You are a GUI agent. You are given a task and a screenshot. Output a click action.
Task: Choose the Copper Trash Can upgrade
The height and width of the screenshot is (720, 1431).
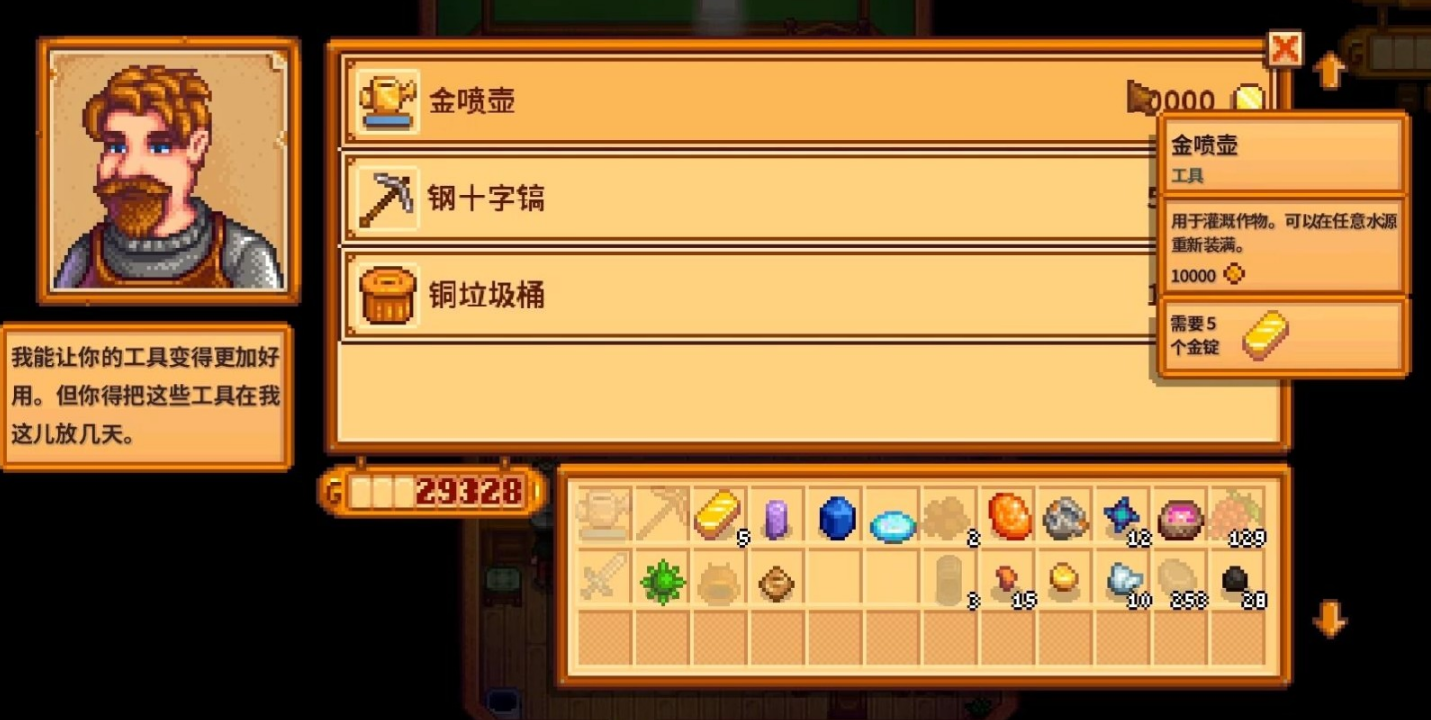(700, 295)
